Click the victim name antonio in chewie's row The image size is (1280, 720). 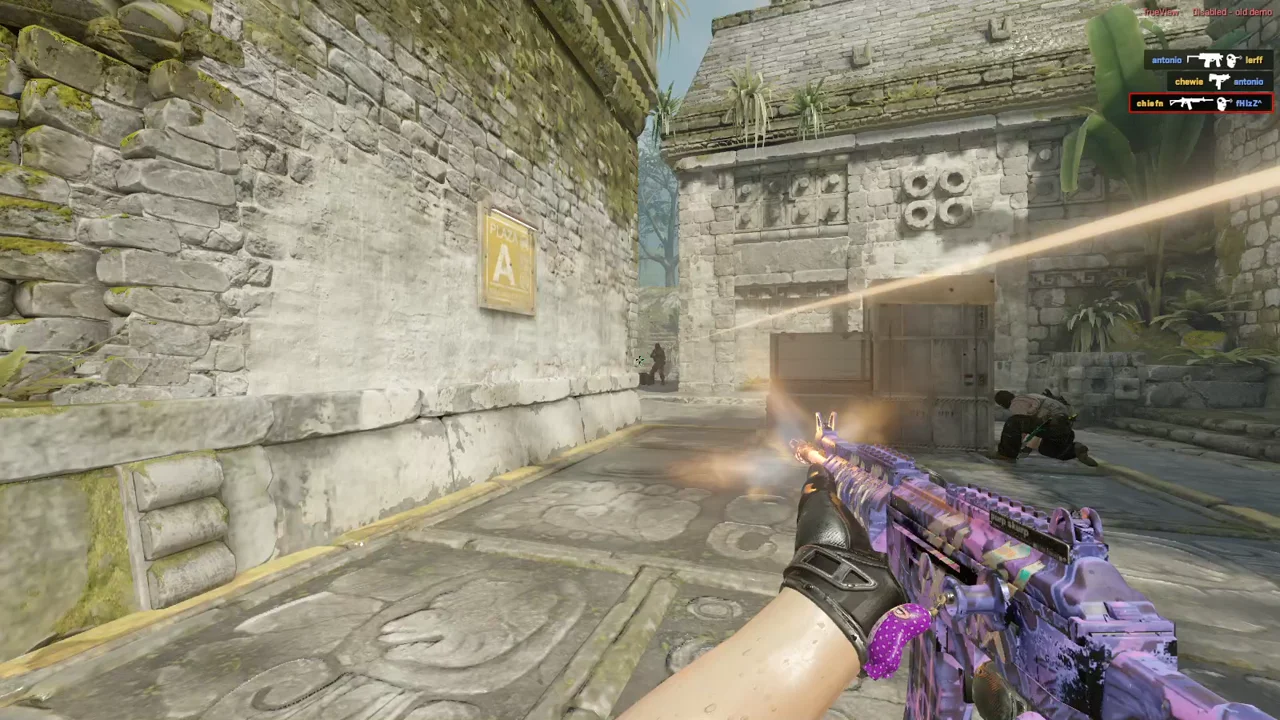click(x=1248, y=80)
